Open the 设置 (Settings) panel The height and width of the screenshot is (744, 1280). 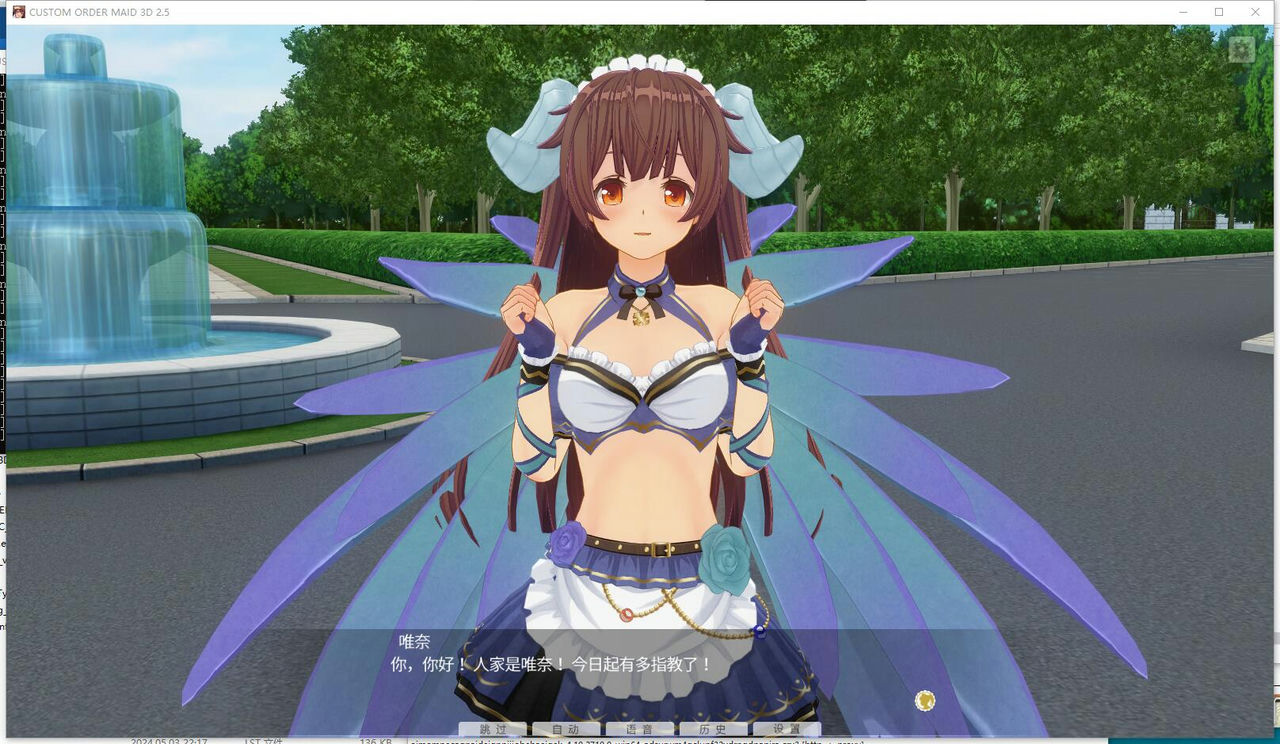[785, 728]
